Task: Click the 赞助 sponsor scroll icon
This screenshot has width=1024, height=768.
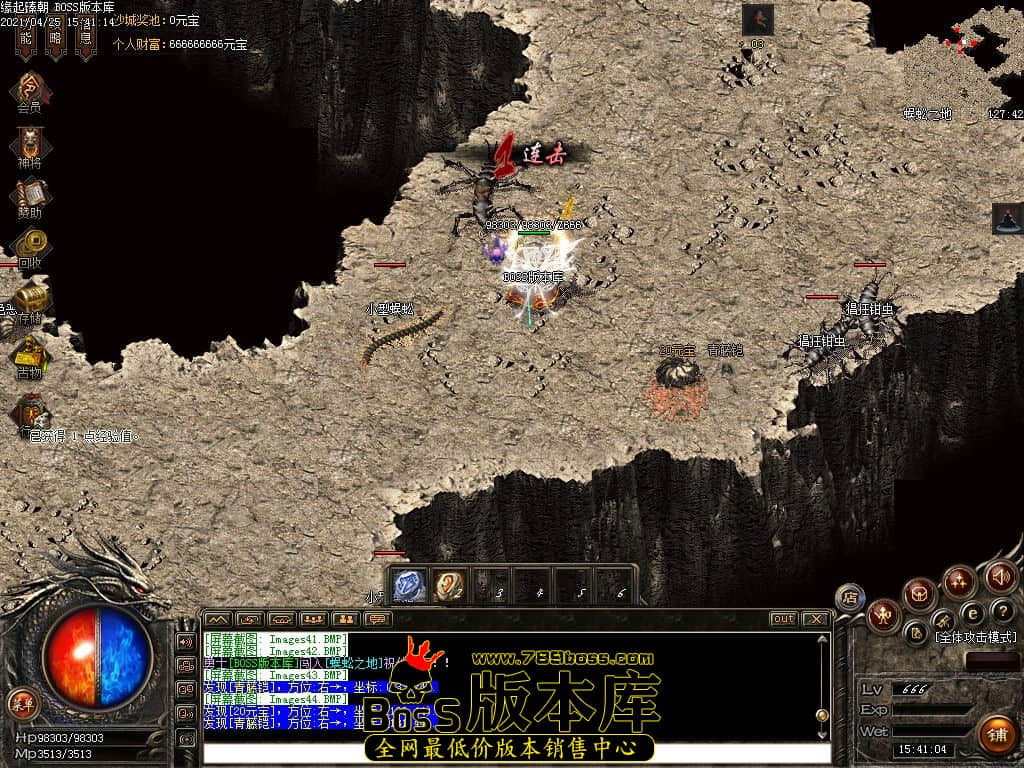Action: coord(30,192)
